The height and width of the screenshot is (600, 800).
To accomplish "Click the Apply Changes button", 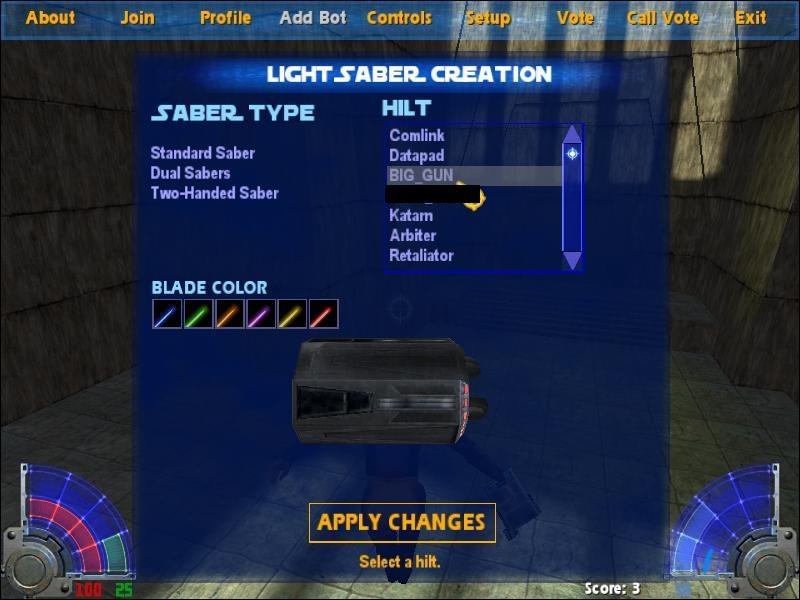I will pos(402,522).
